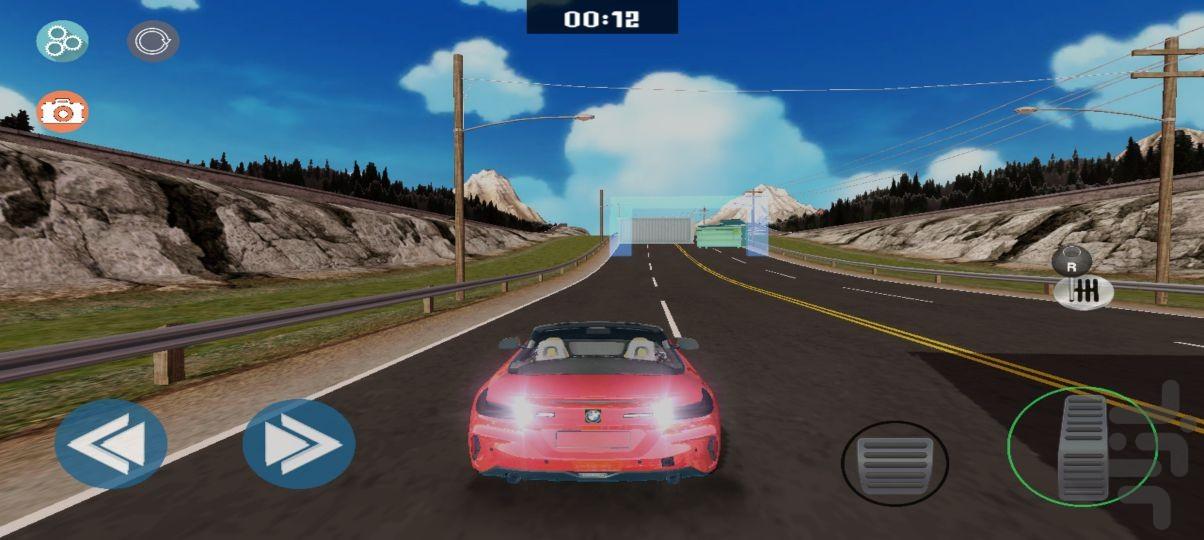
Task: Tap the brake pedal
Action: [894, 463]
